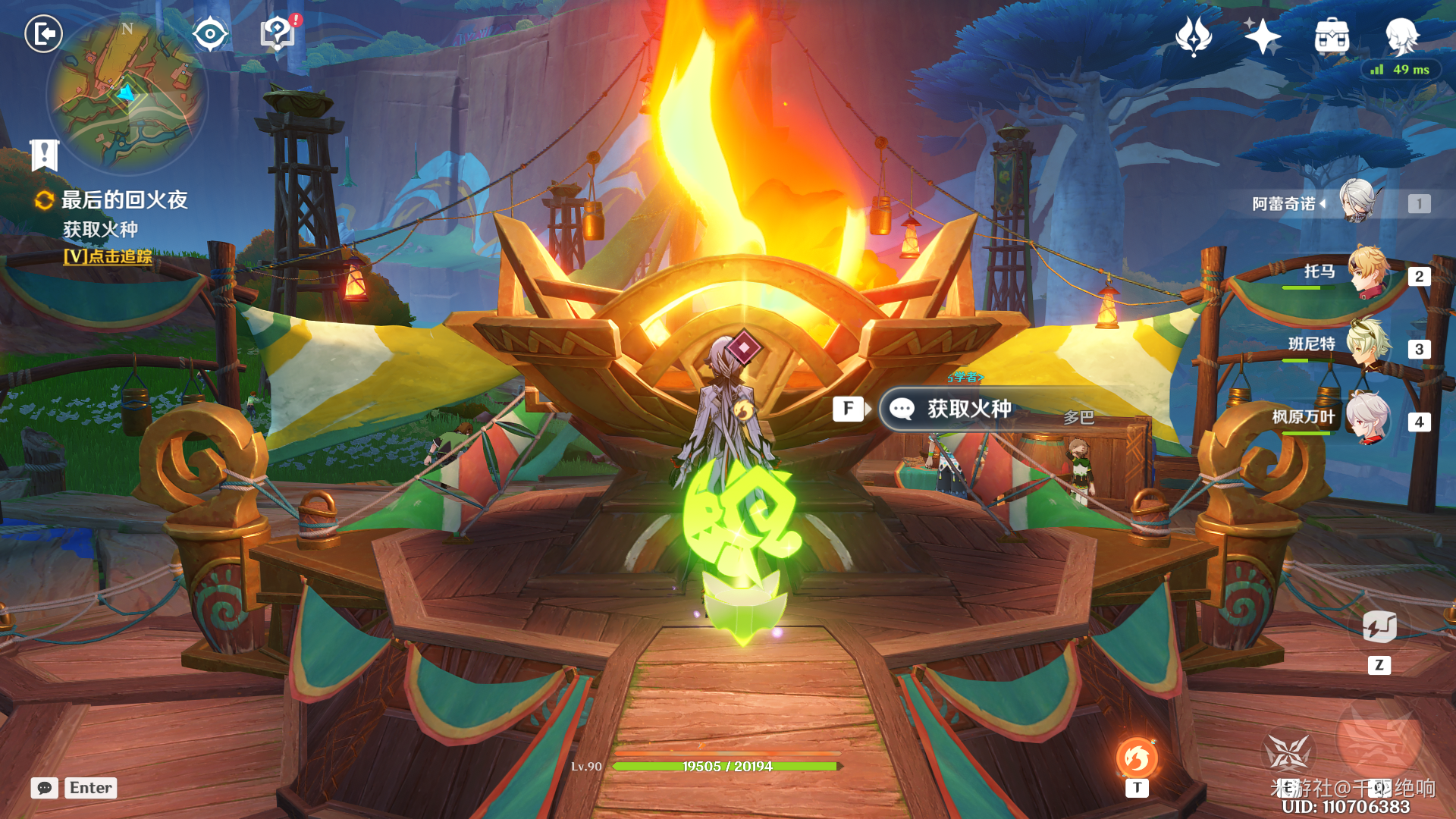Open the tutorial question mark icon
This screenshot has width=1456, height=819.
[x=278, y=33]
